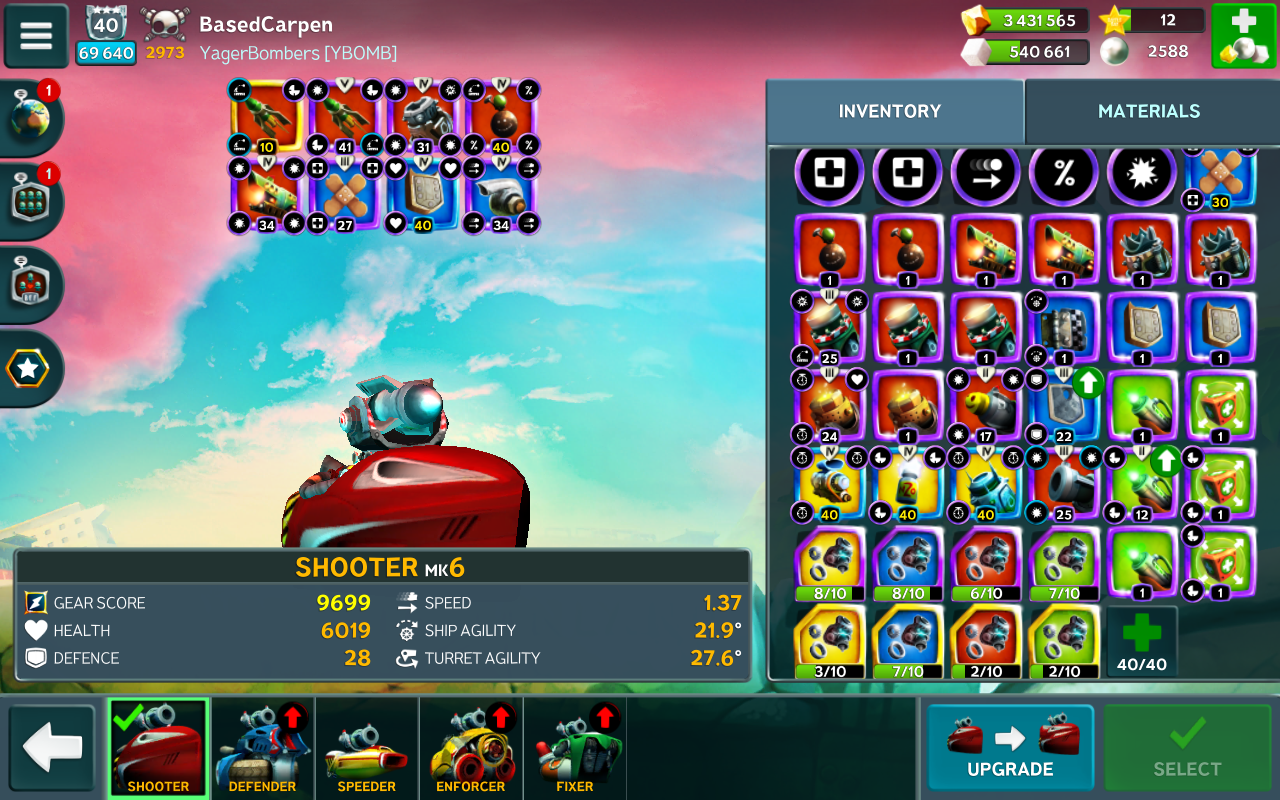Choose the Speeder ship
The image size is (1280, 800).
(366, 747)
